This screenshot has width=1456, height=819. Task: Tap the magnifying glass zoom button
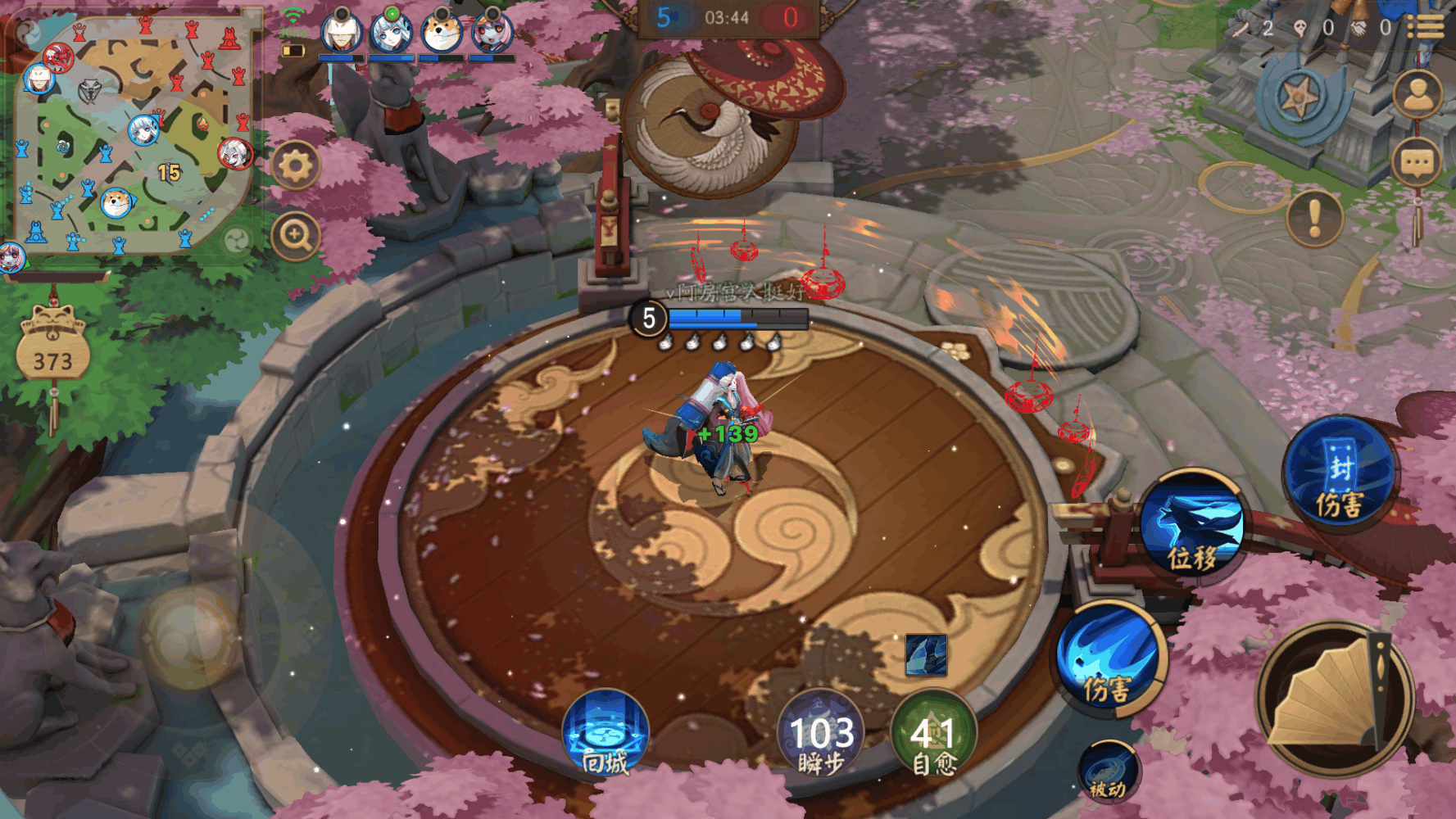(x=295, y=237)
